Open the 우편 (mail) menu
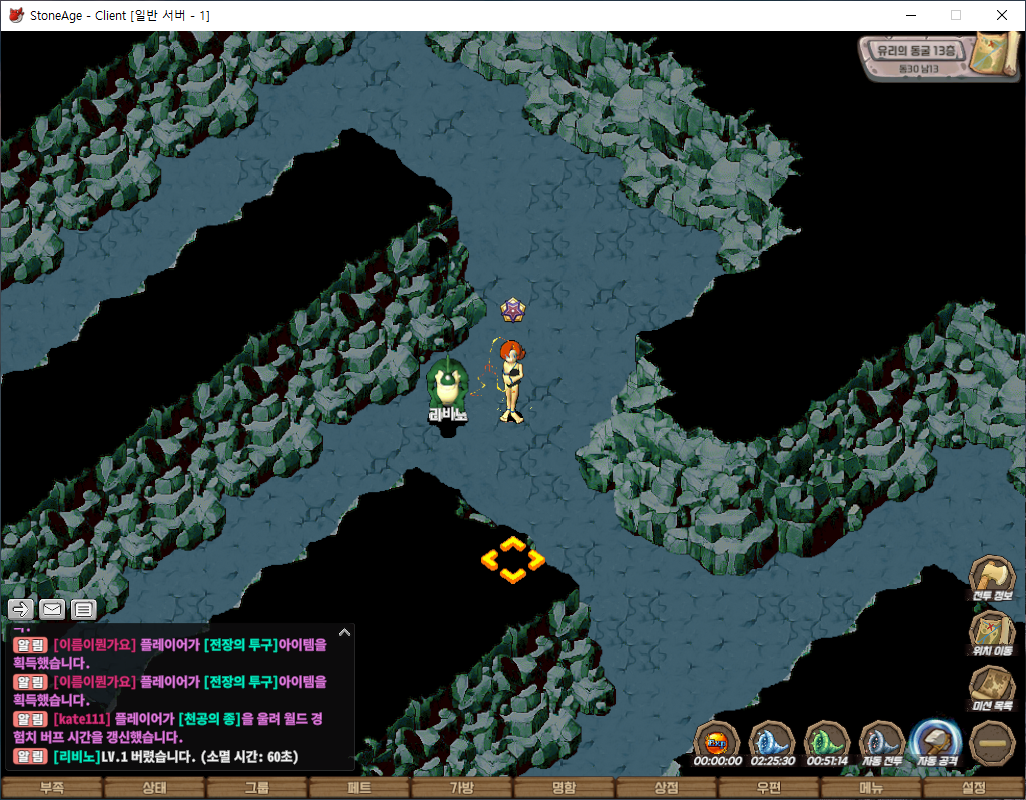 769,788
